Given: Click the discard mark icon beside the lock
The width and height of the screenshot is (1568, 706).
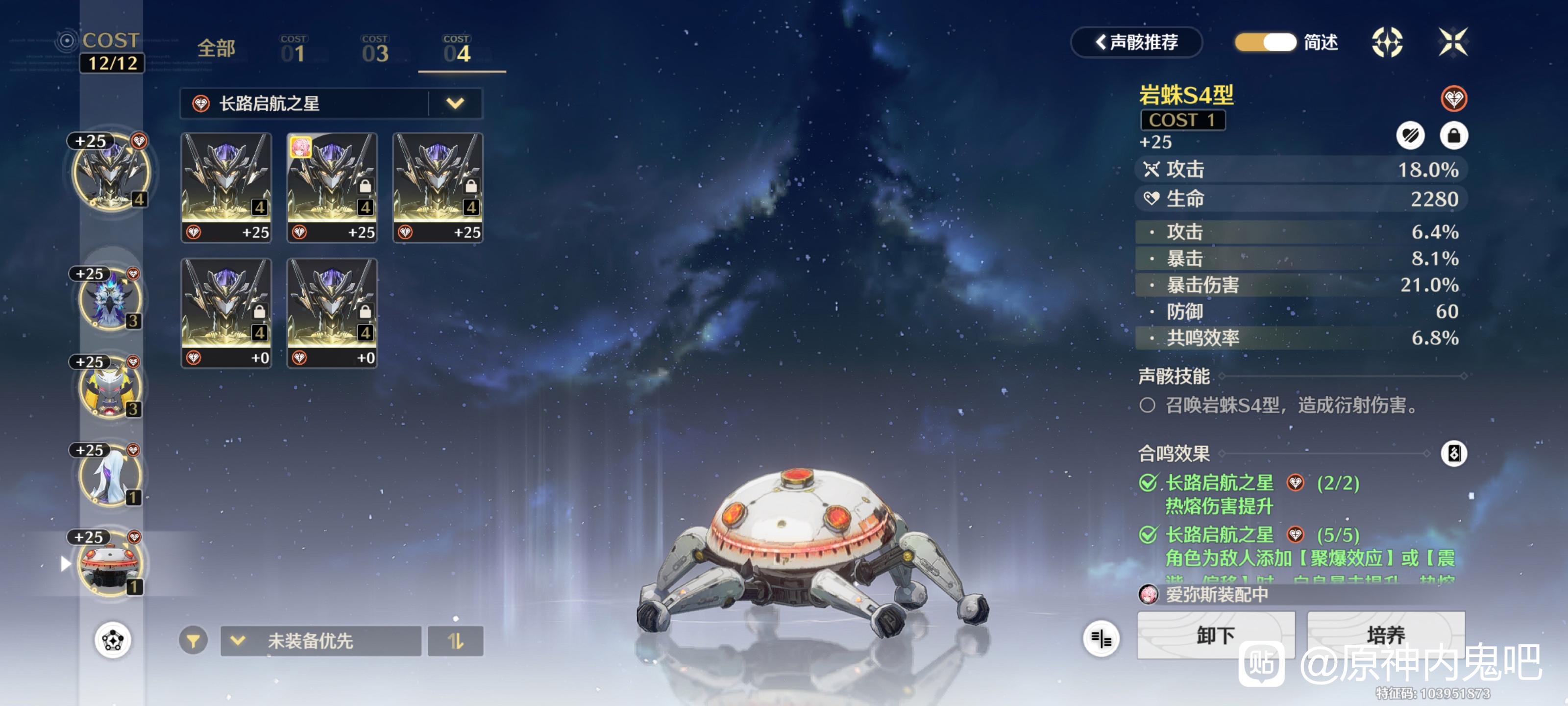Looking at the screenshot, I should point(1410,135).
